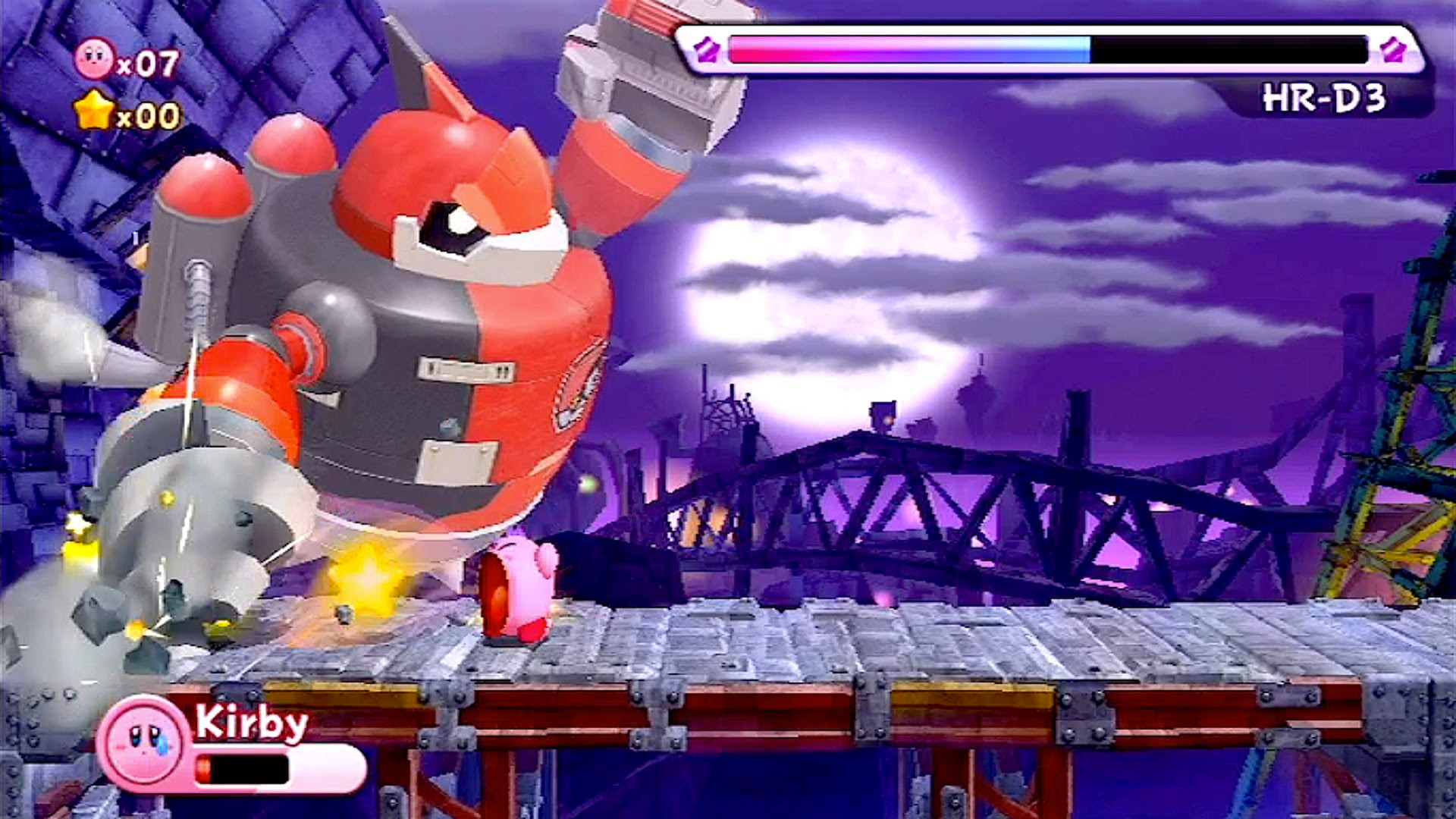Click the yellow point star icon

click(95, 111)
